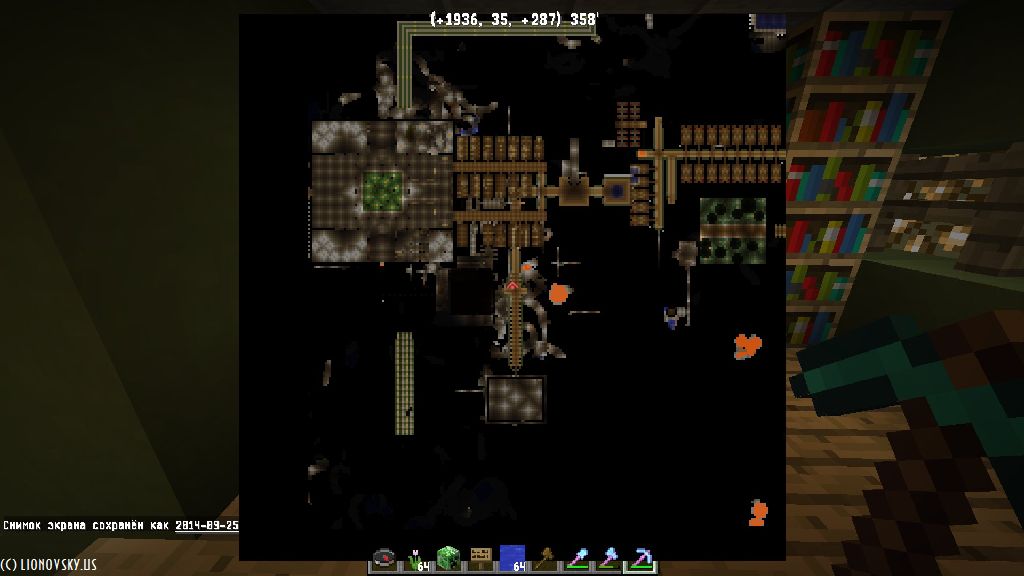Select the compass hotbar slot

click(x=384, y=559)
